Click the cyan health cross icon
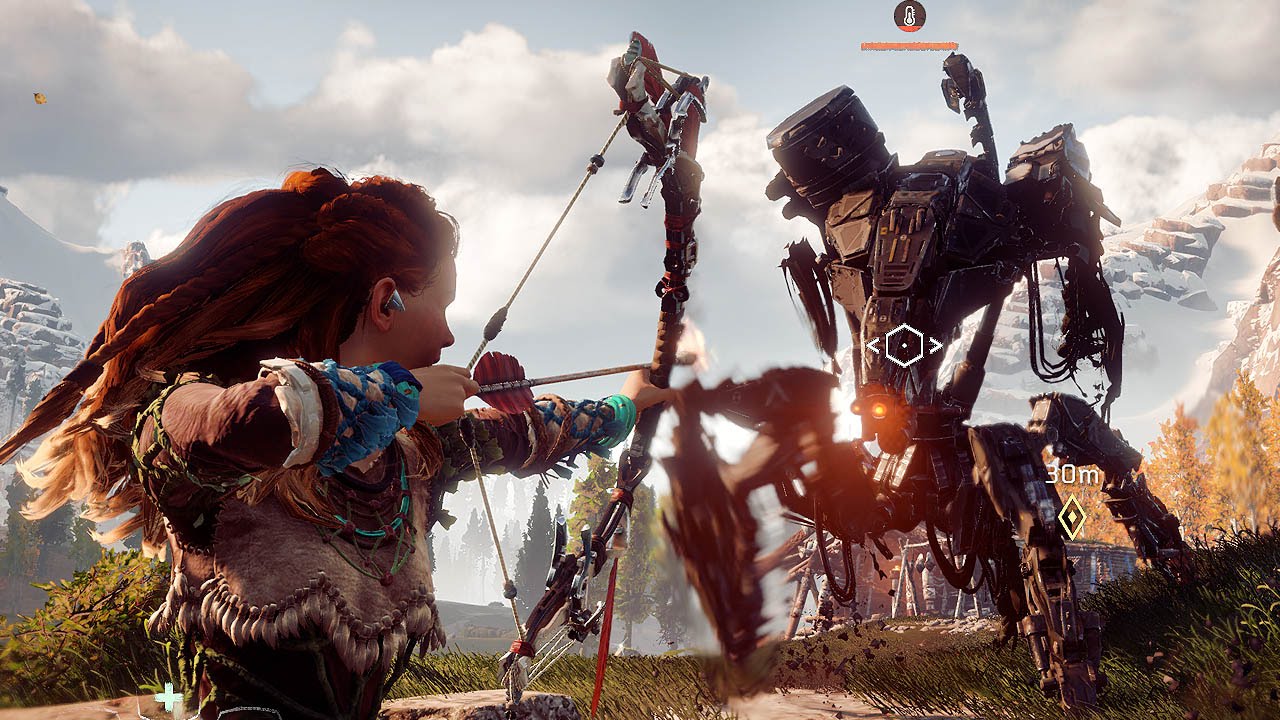The image size is (1280, 720). tap(168, 697)
